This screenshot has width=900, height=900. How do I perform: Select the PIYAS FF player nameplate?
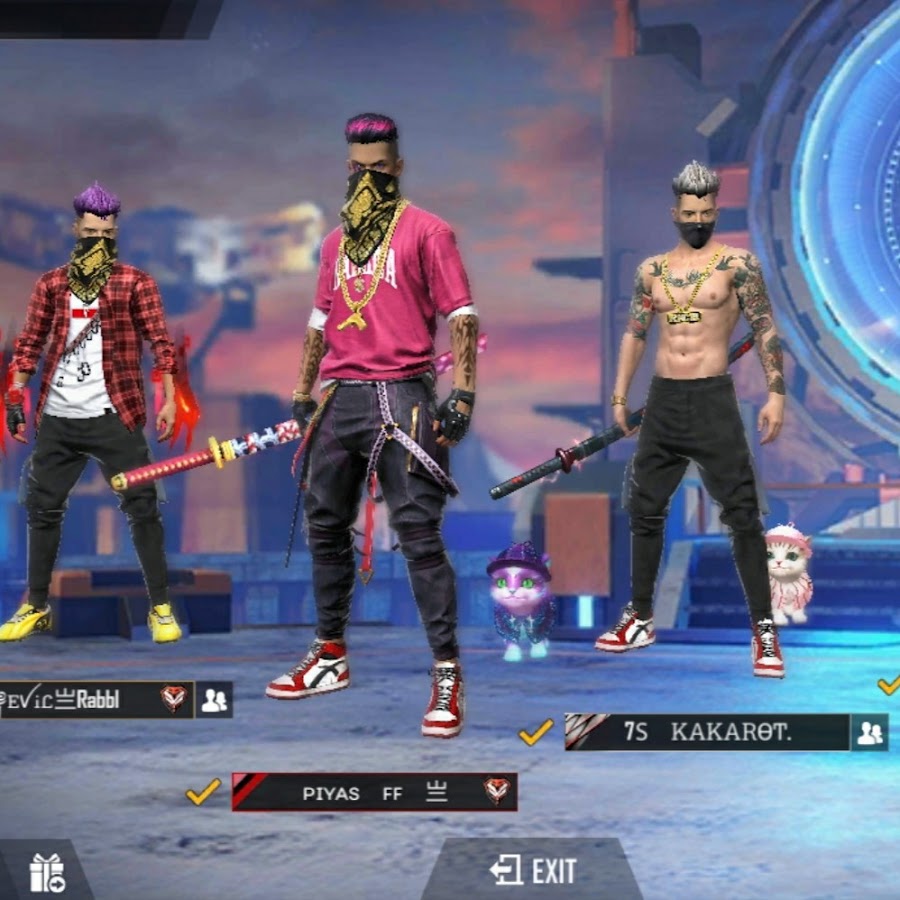pyautogui.click(x=374, y=792)
